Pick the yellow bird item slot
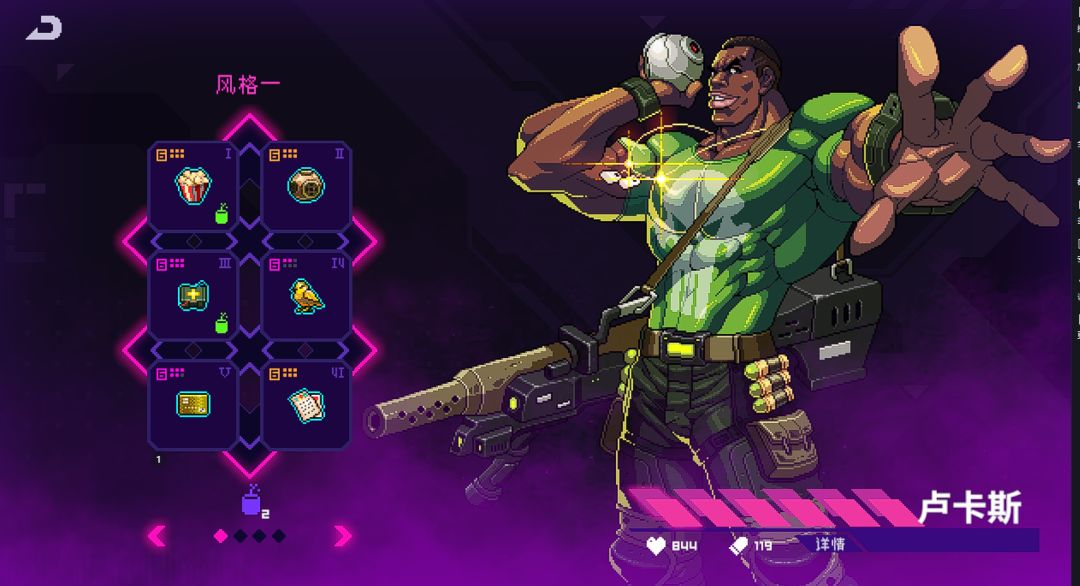This screenshot has height=586, width=1080. (306, 296)
